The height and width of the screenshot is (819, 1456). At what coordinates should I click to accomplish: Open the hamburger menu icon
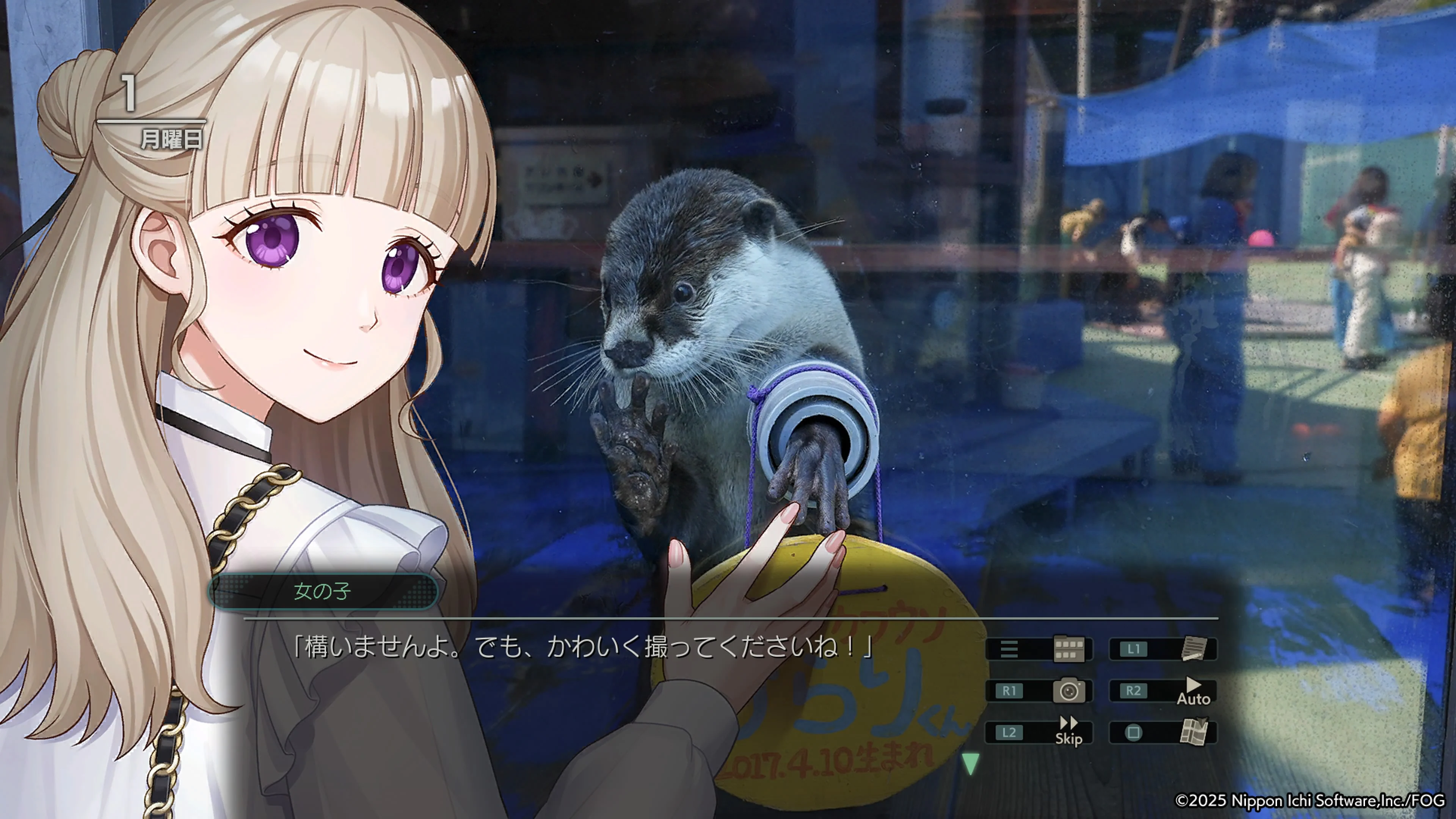pos(1009,649)
